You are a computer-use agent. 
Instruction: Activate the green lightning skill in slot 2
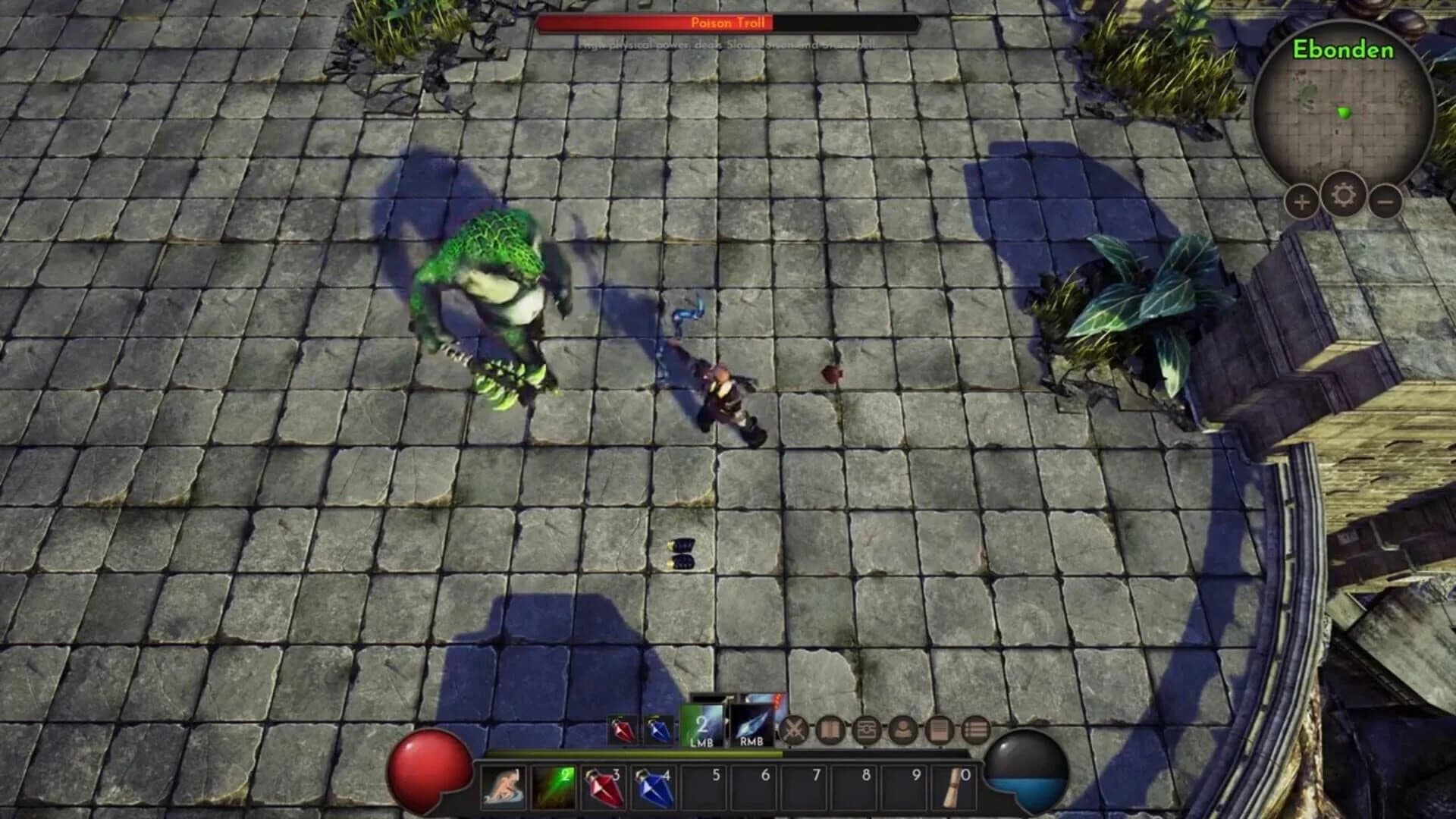click(x=552, y=789)
